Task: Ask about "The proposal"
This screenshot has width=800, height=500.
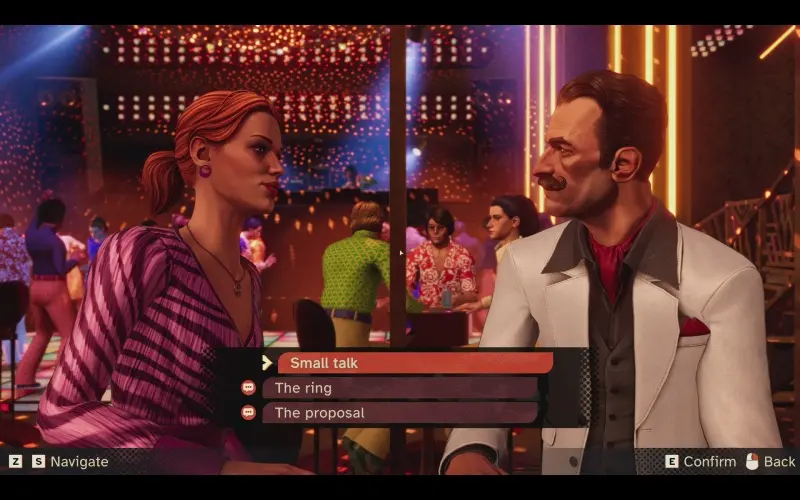Action: (x=400, y=413)
